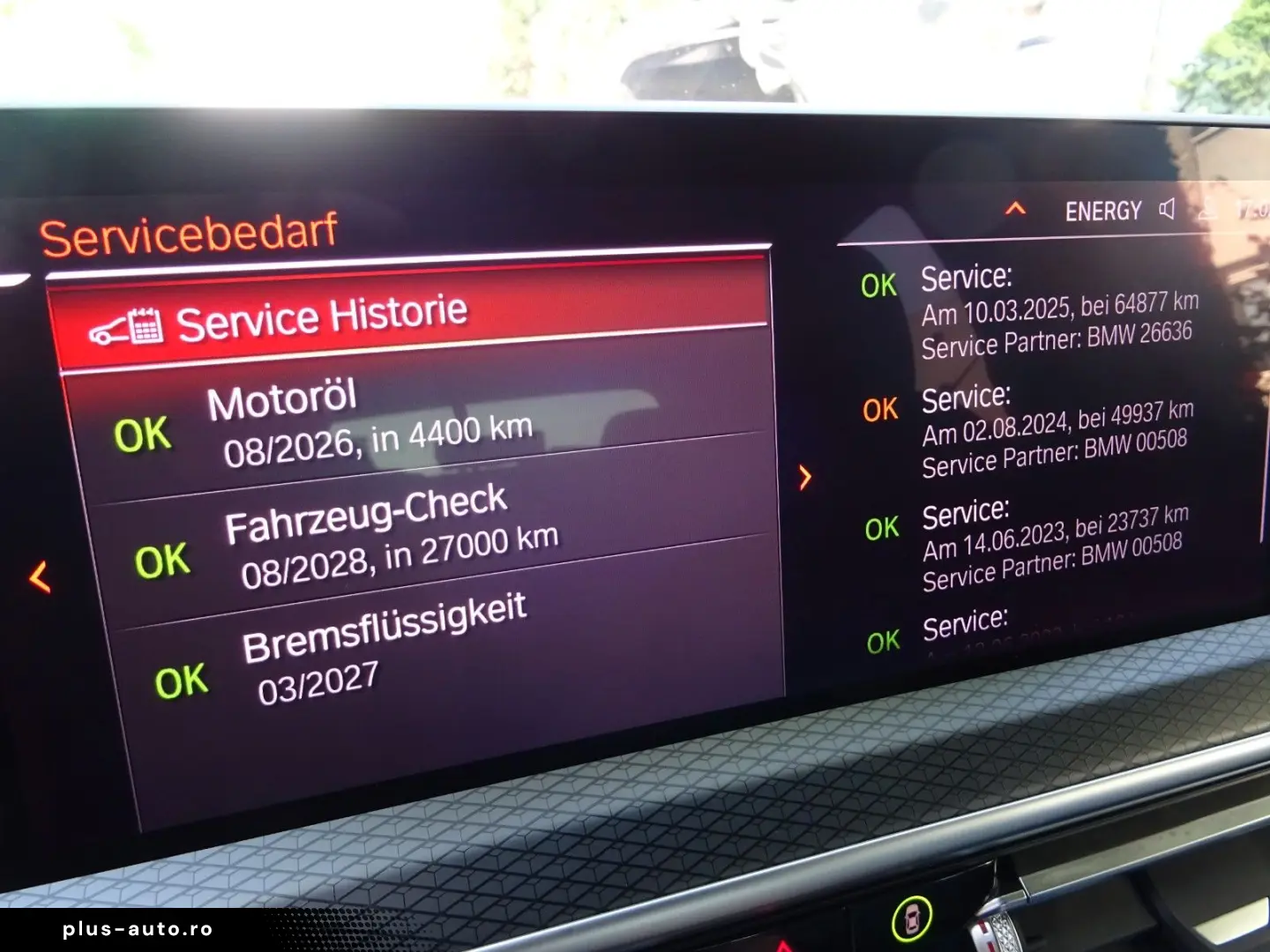This screenshot has width=1270, height=952.
Task: Open the Service Historie entry
Action: pos(322,319)
